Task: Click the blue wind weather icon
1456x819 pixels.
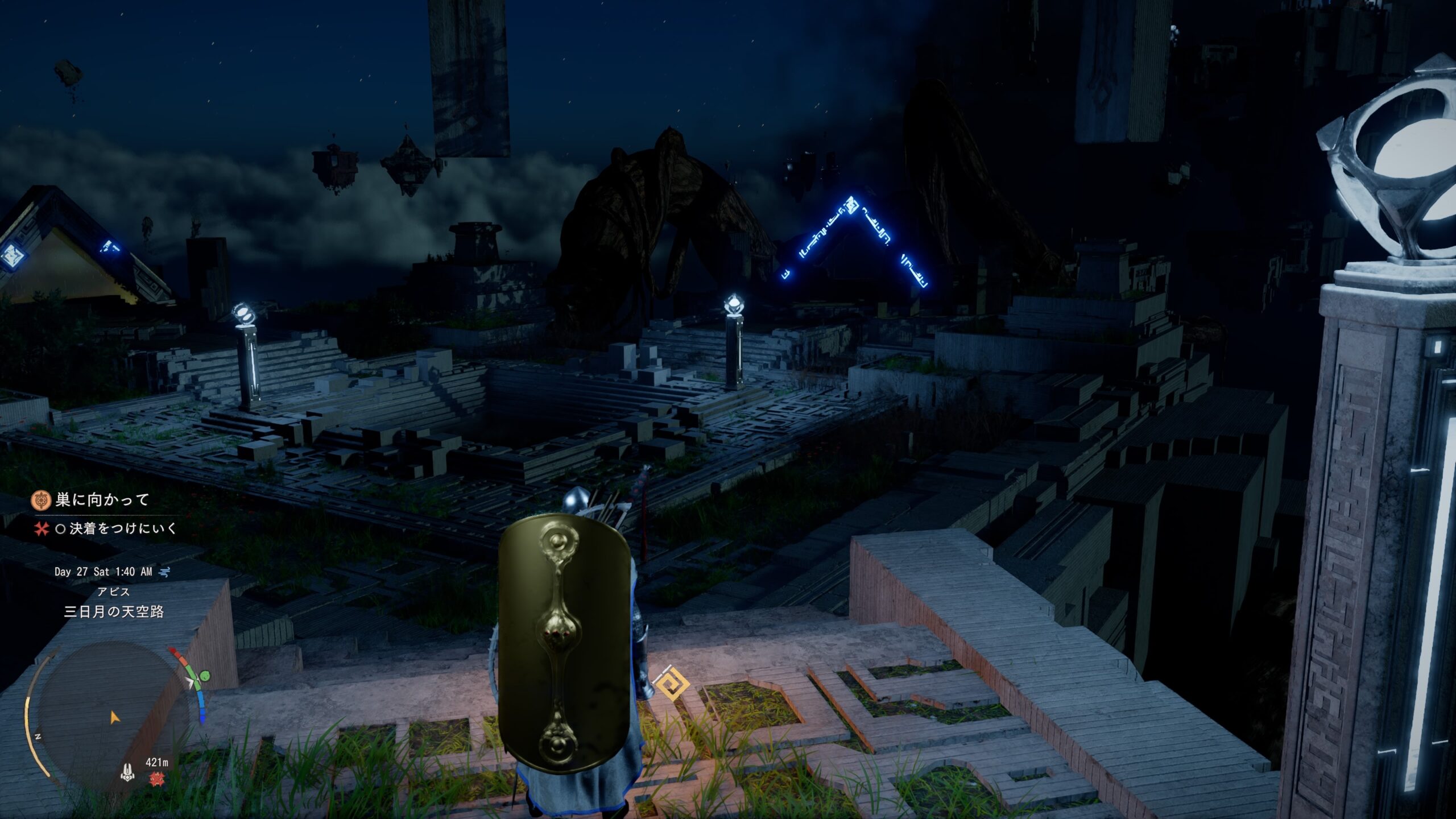Action: click(x=165, y=572)
